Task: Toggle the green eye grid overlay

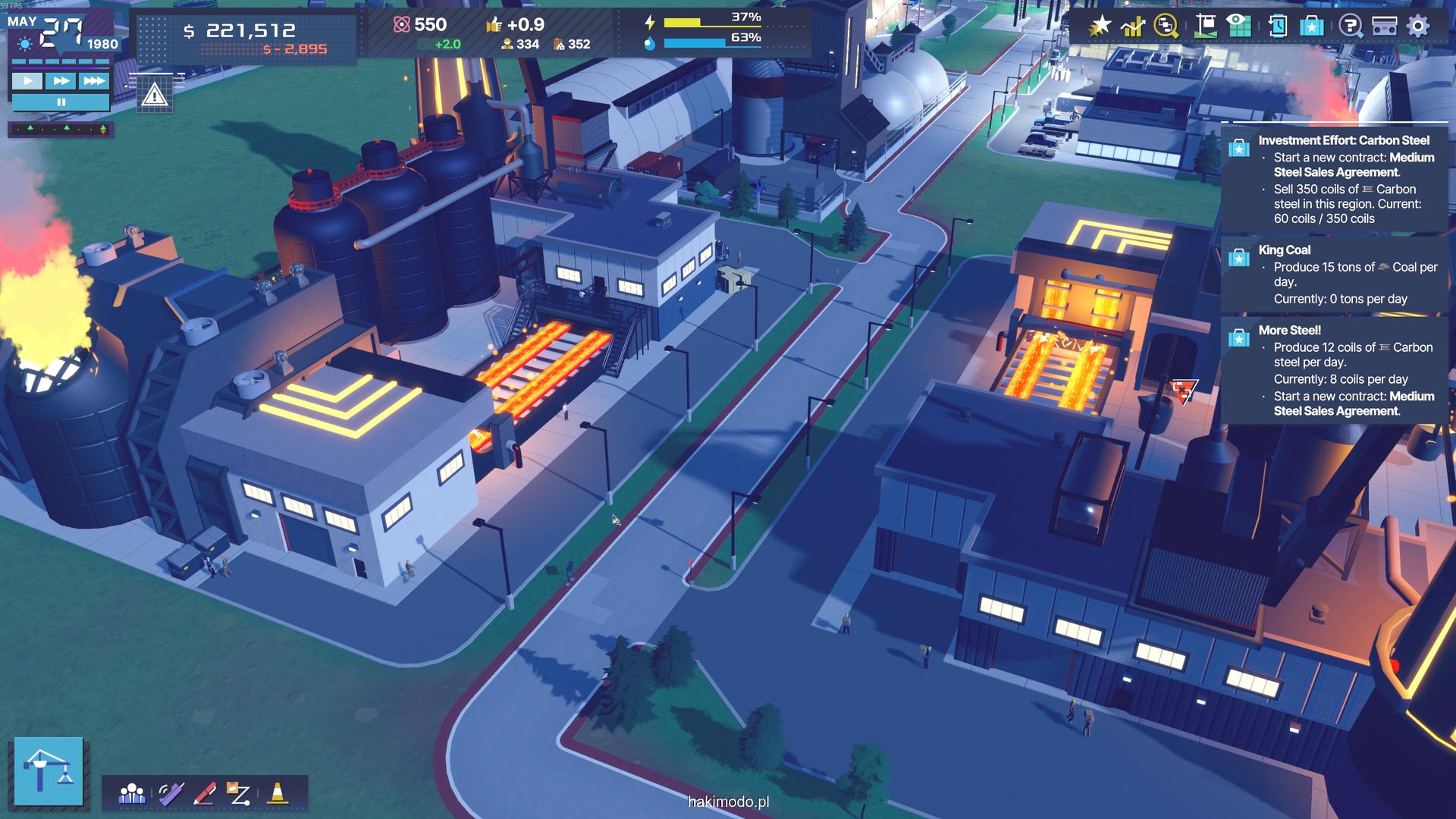Action: click(1238, 27)
